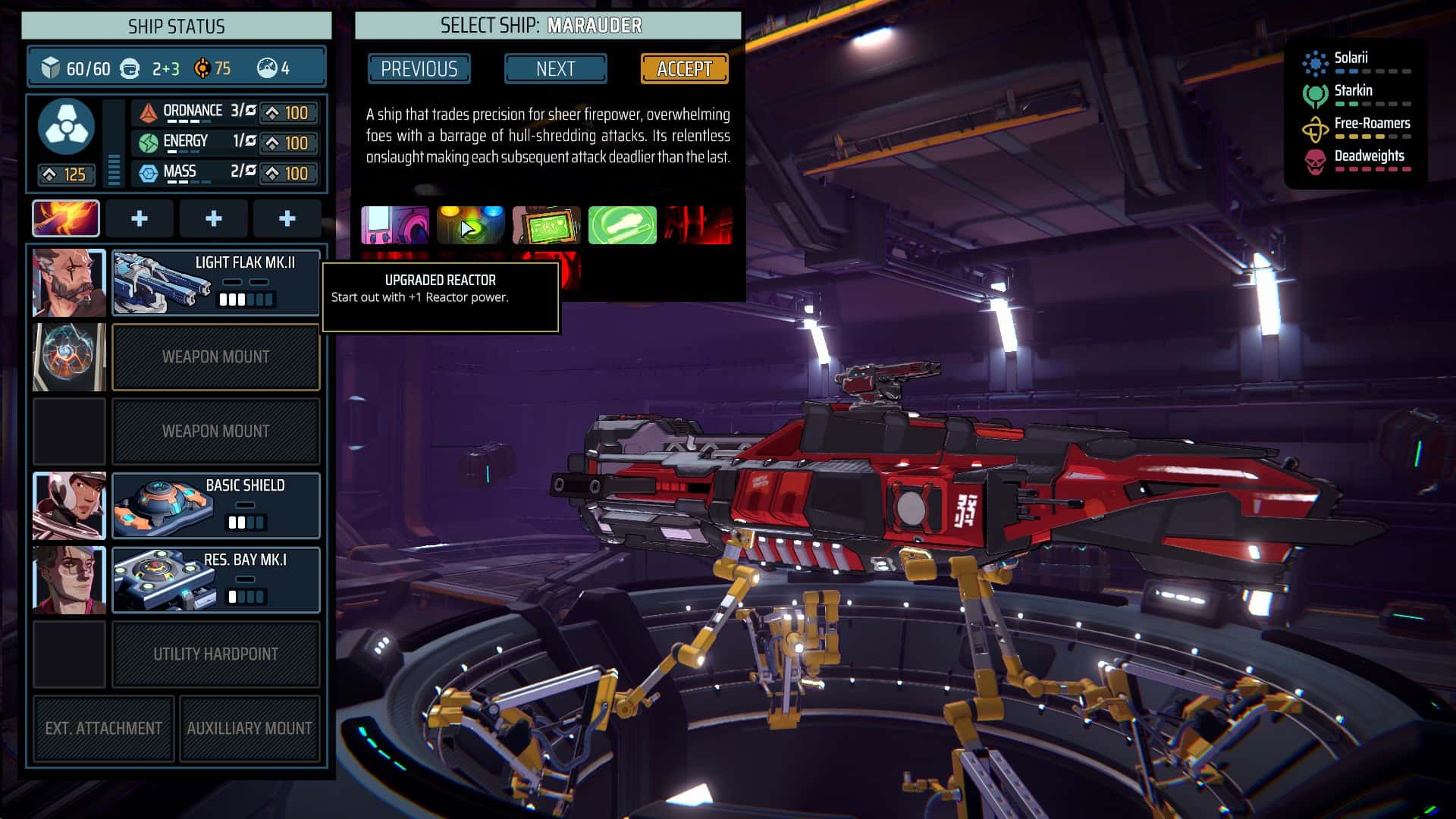Upgrade Ordnance for 100
1456x819 pixels.
point(288,113)
